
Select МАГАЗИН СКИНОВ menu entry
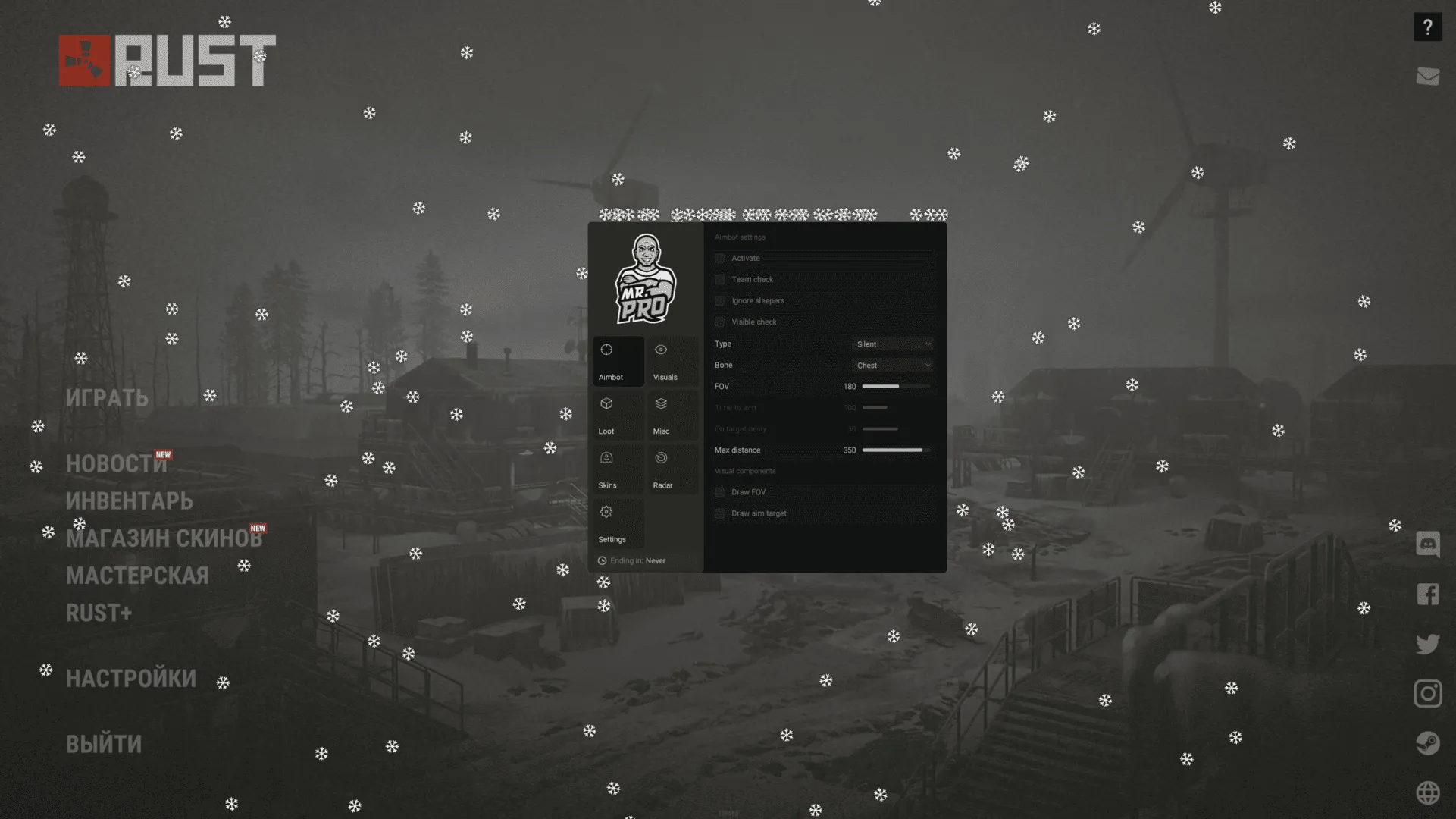click(165, 537)
